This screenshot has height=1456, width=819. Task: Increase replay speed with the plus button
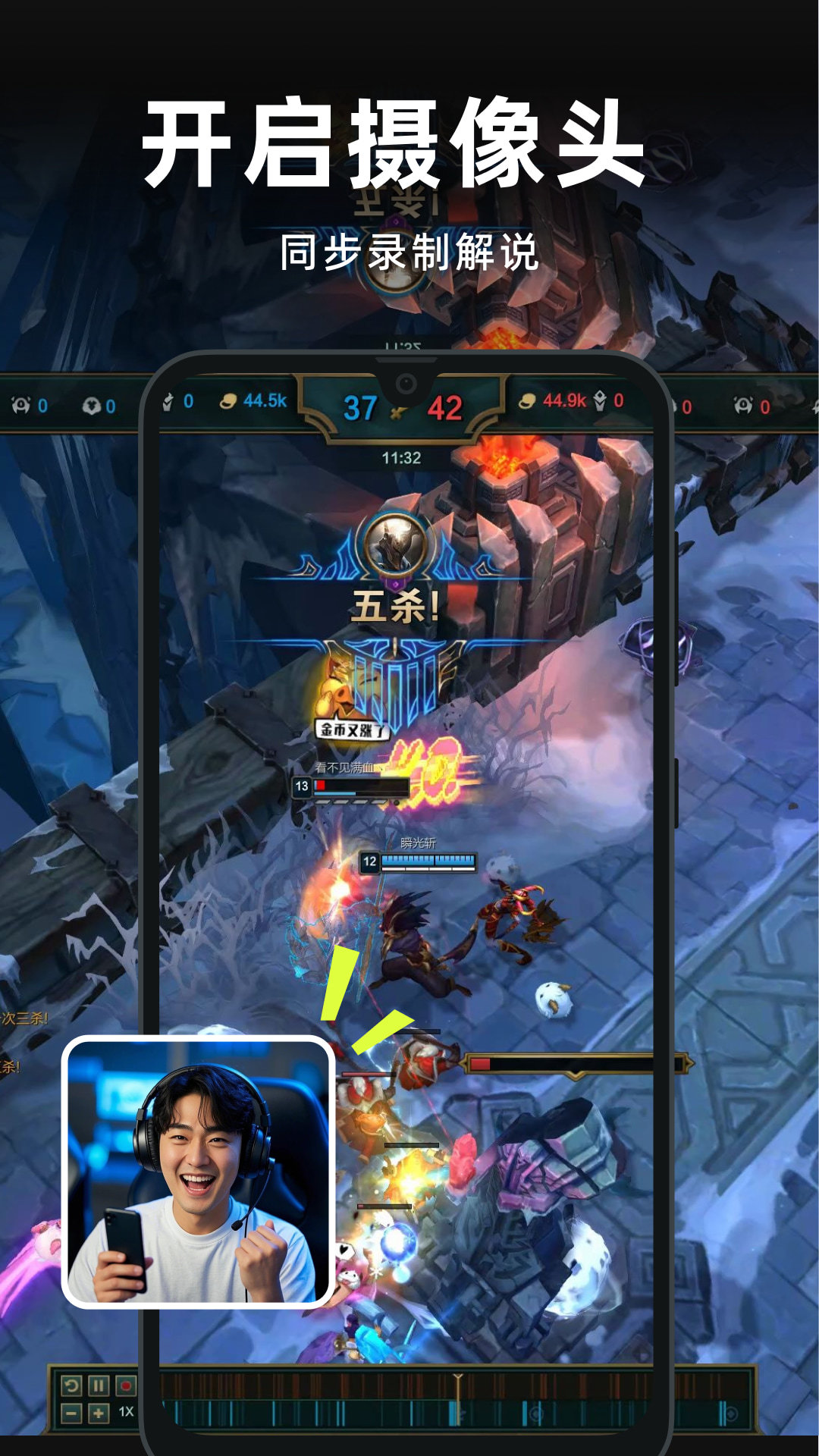[99, 1413]
